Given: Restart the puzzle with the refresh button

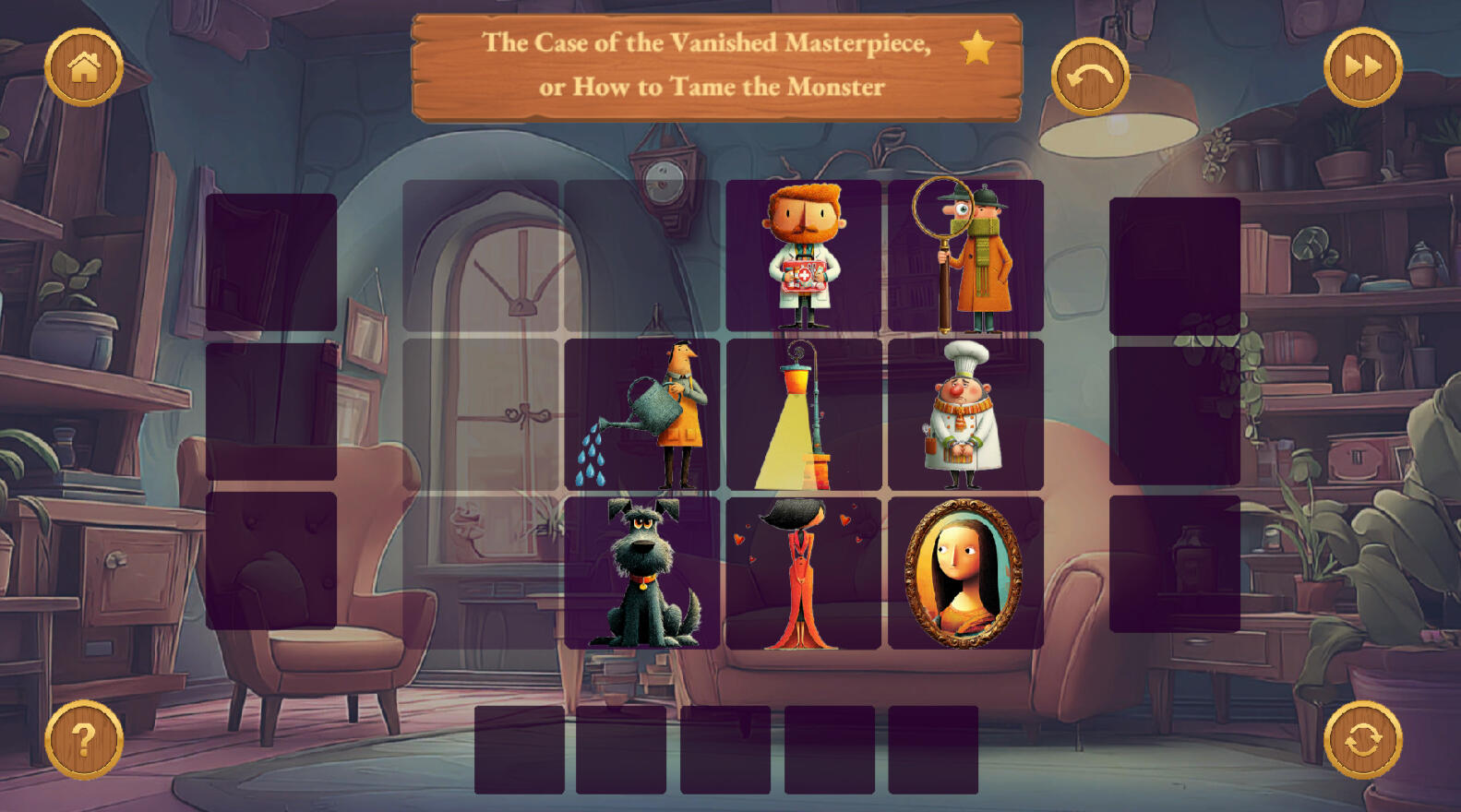Looking at the screenshot, I should (x=1362, y=739).
